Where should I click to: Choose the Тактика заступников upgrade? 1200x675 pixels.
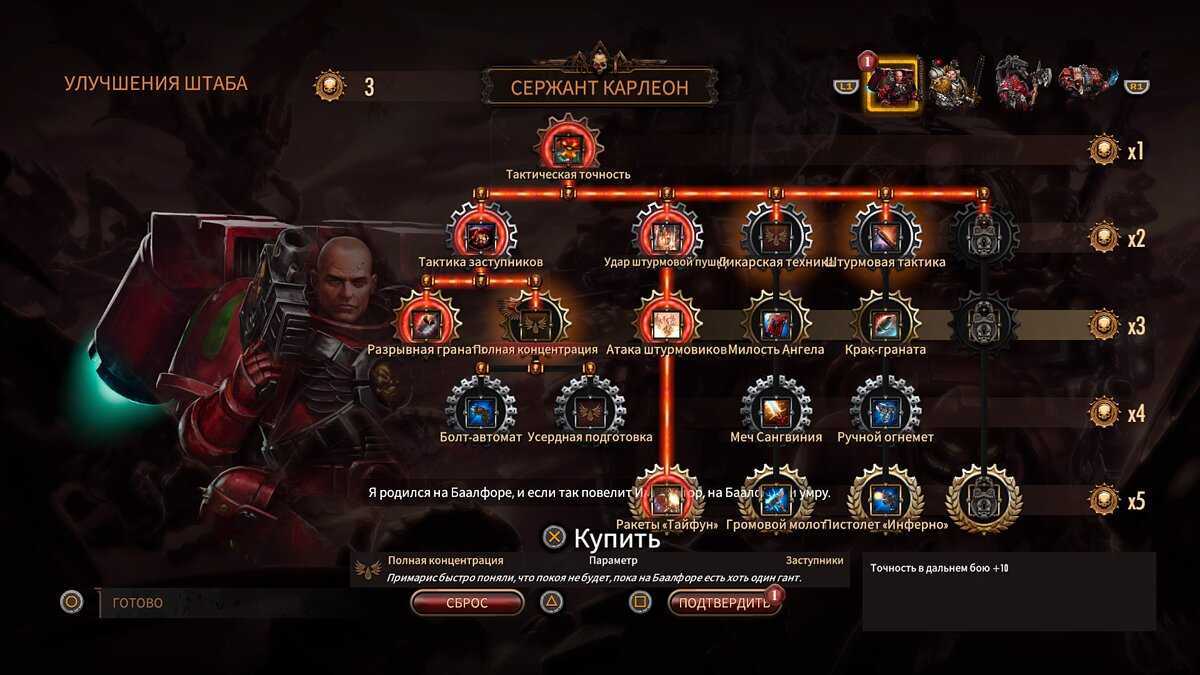(481, 236)
